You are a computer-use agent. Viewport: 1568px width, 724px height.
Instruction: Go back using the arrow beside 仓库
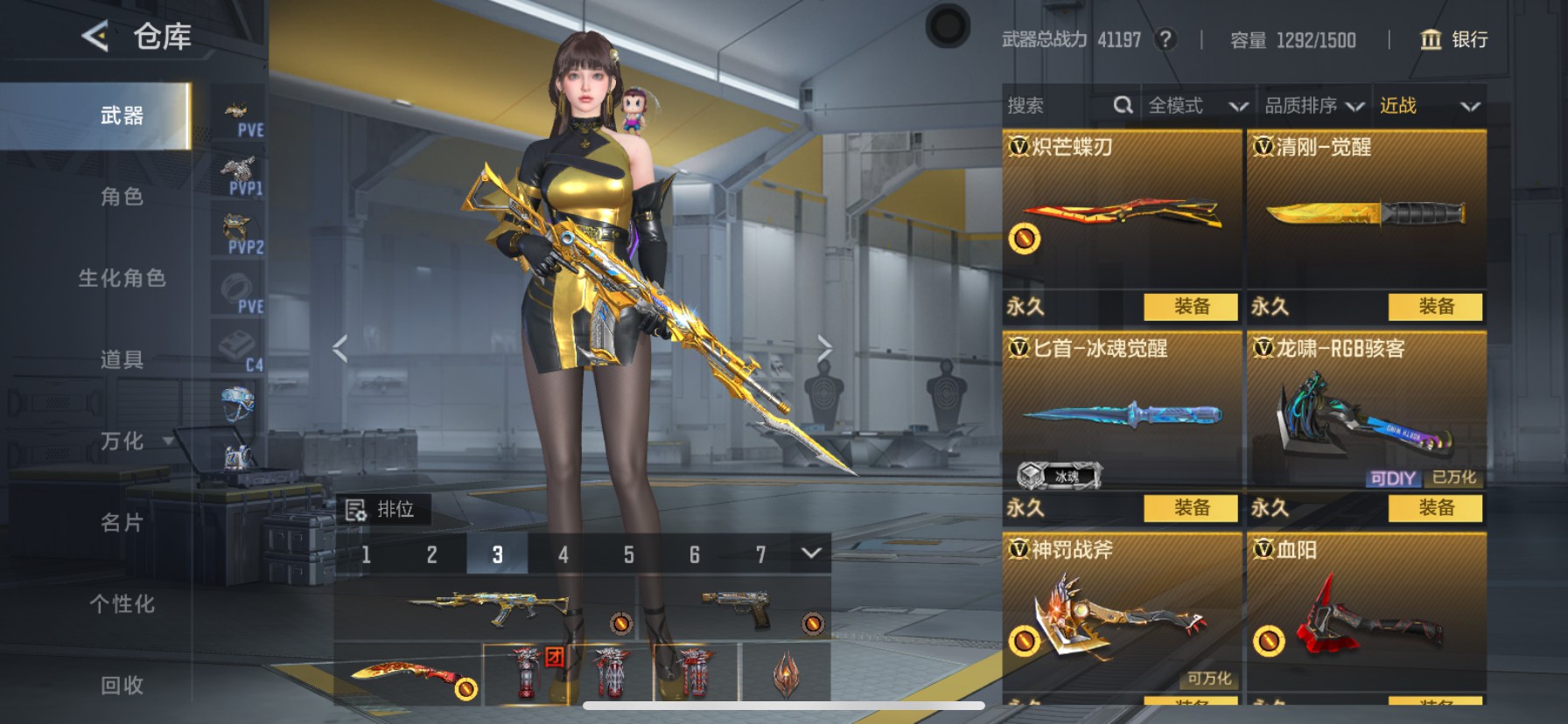[95, 37]
